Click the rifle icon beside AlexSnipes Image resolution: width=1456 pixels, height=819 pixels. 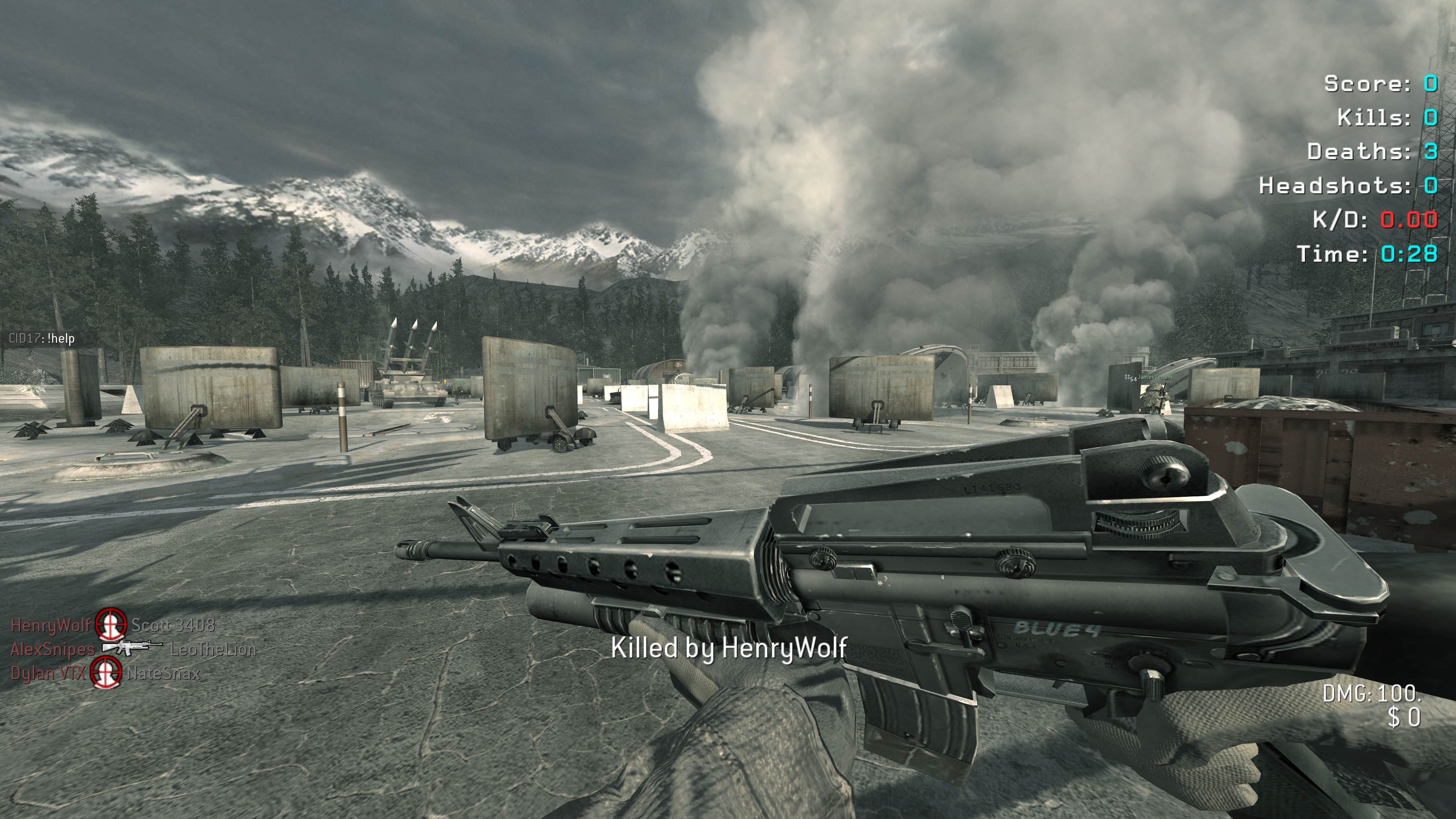click(132, 647)
